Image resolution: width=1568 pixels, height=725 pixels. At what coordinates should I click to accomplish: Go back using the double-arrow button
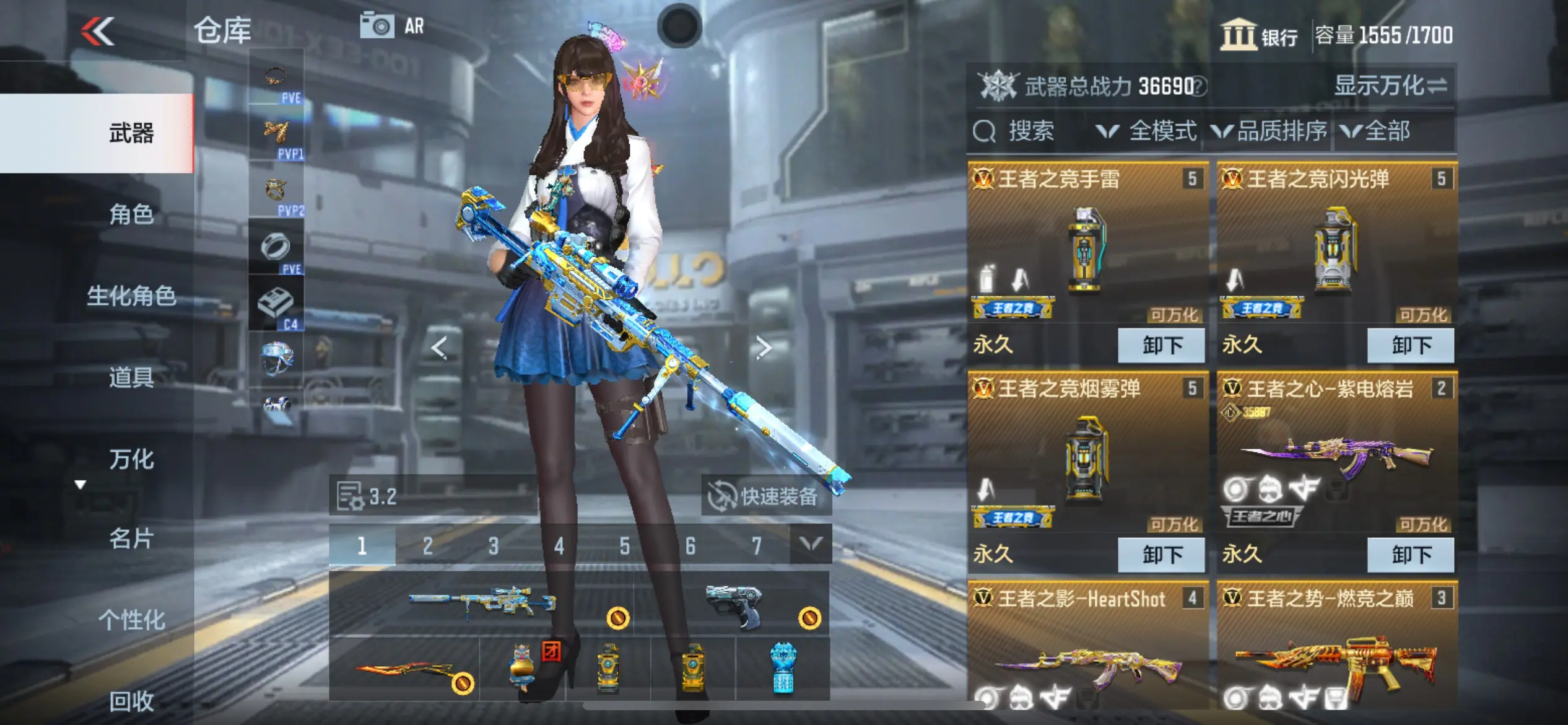(98, 31)
